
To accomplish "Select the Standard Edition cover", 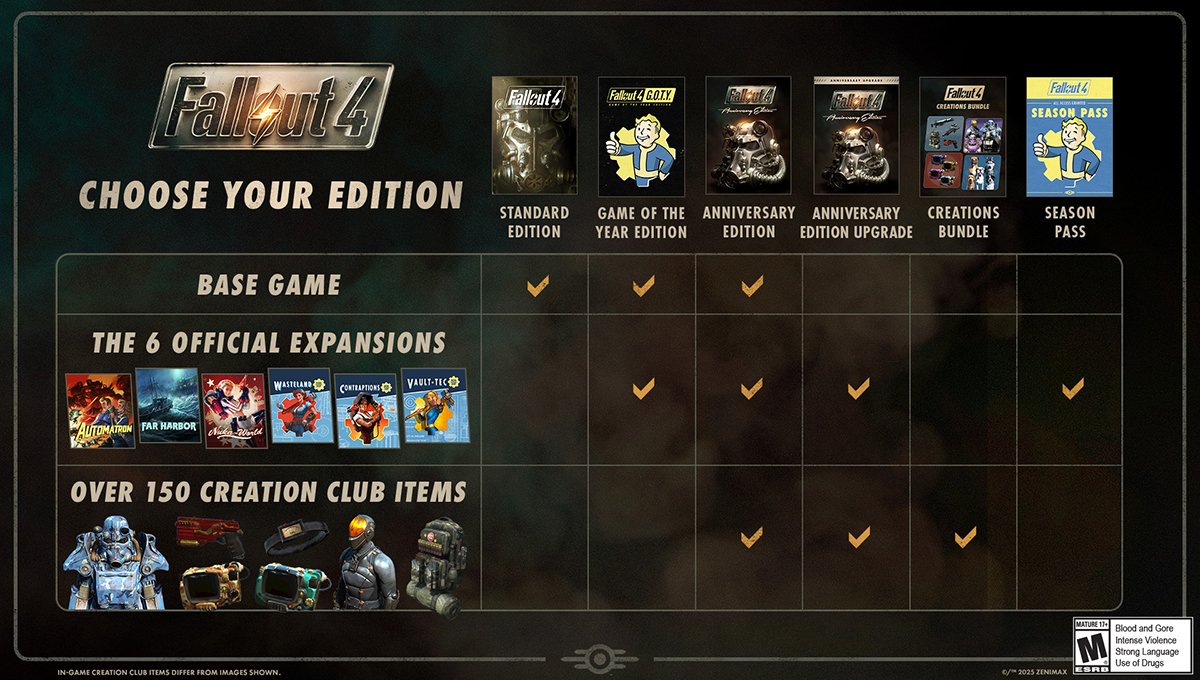I will coord(534,136).
